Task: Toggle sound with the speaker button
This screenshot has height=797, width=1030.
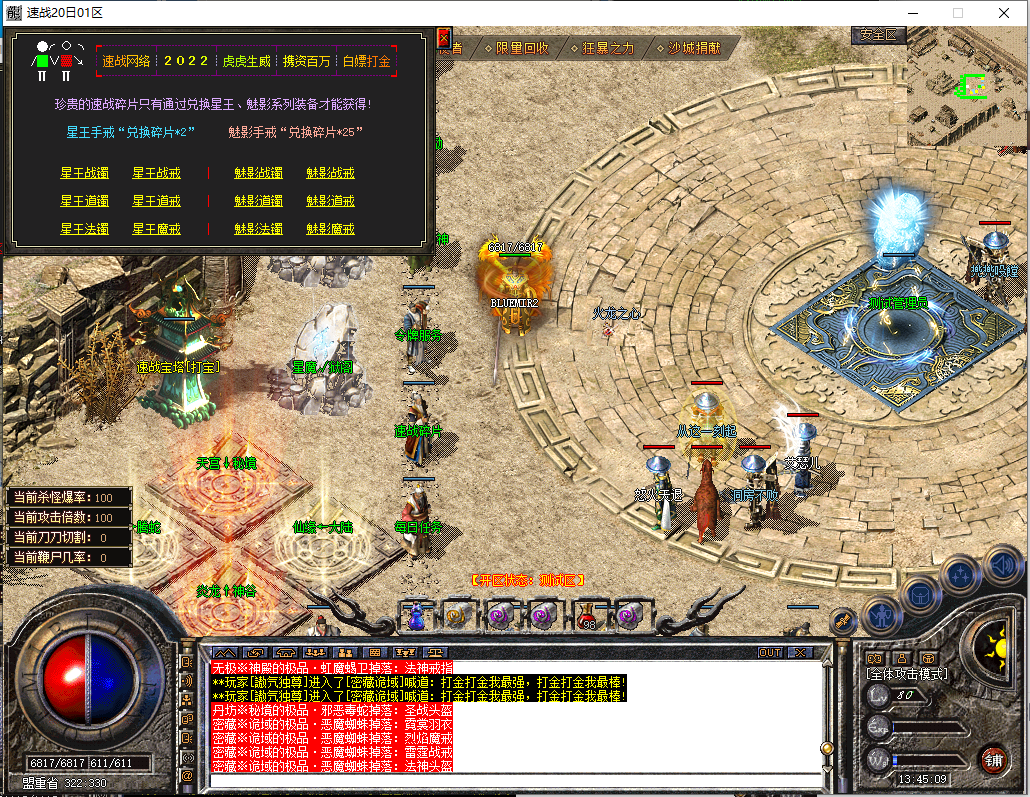Action: 1001,566
